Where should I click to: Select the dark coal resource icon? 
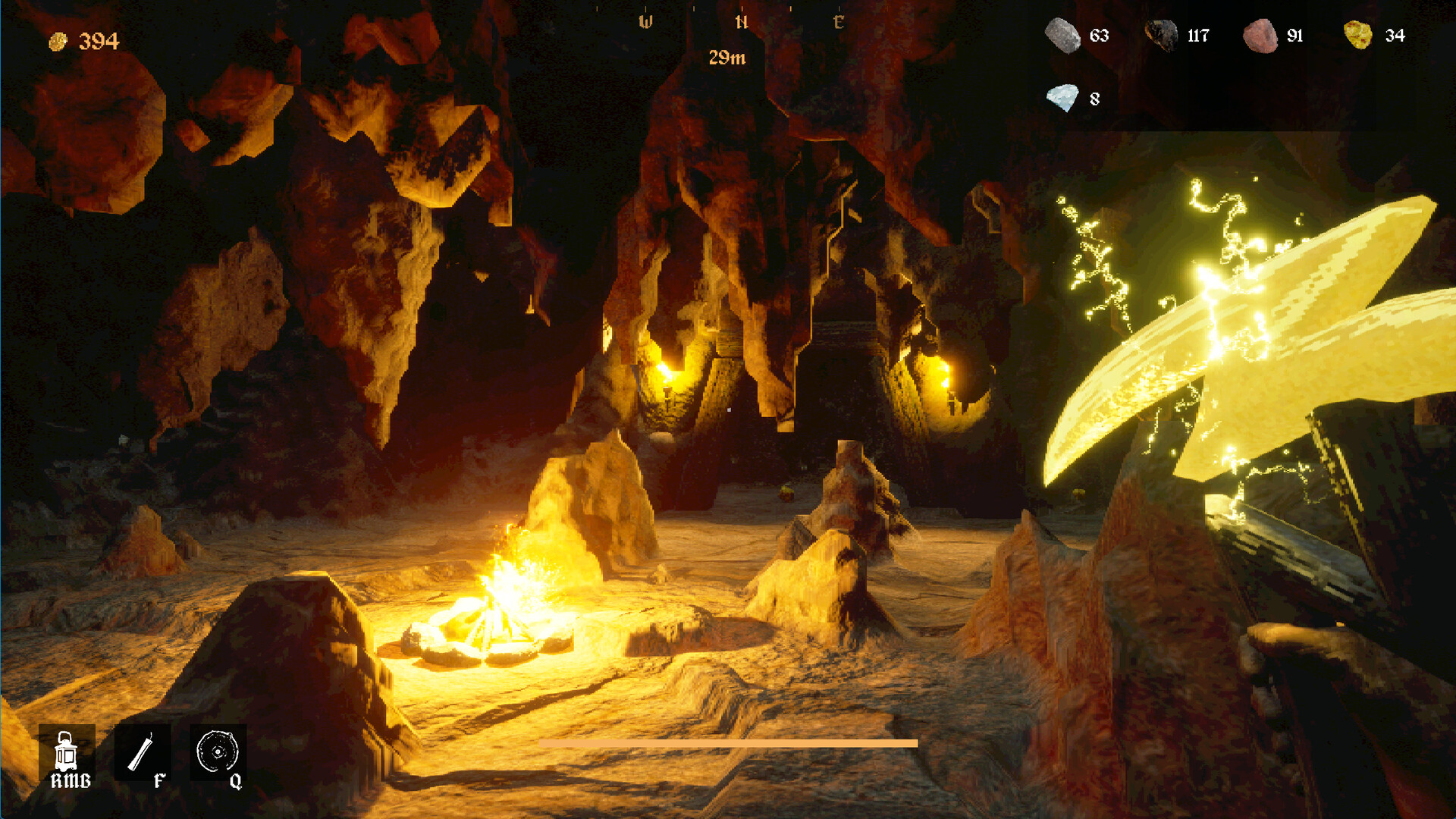pyautogui.click(x=1160, y=35)
